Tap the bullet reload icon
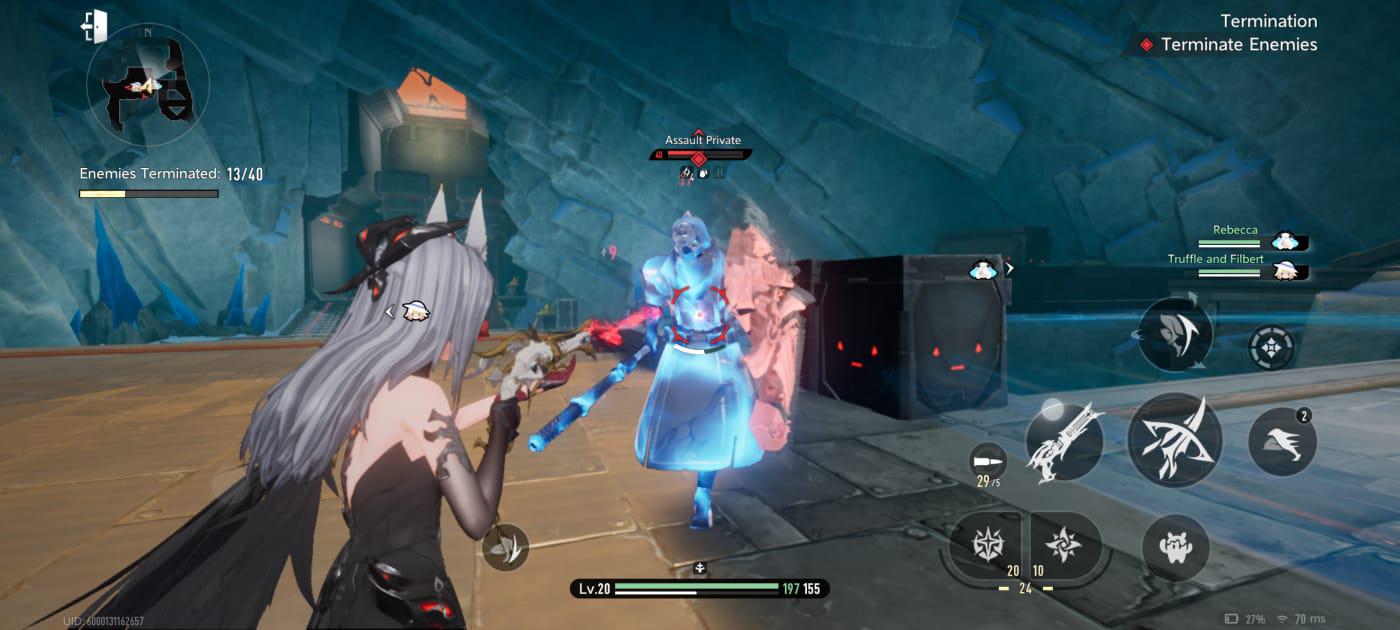Viewport: 1400px width, 630px height. 986,460
